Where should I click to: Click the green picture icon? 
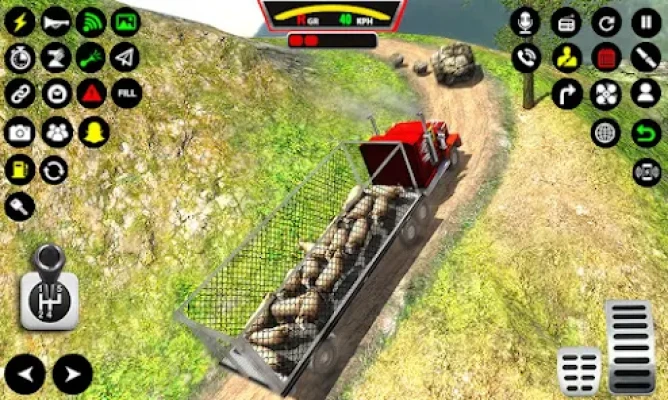[x=125, y=21]
